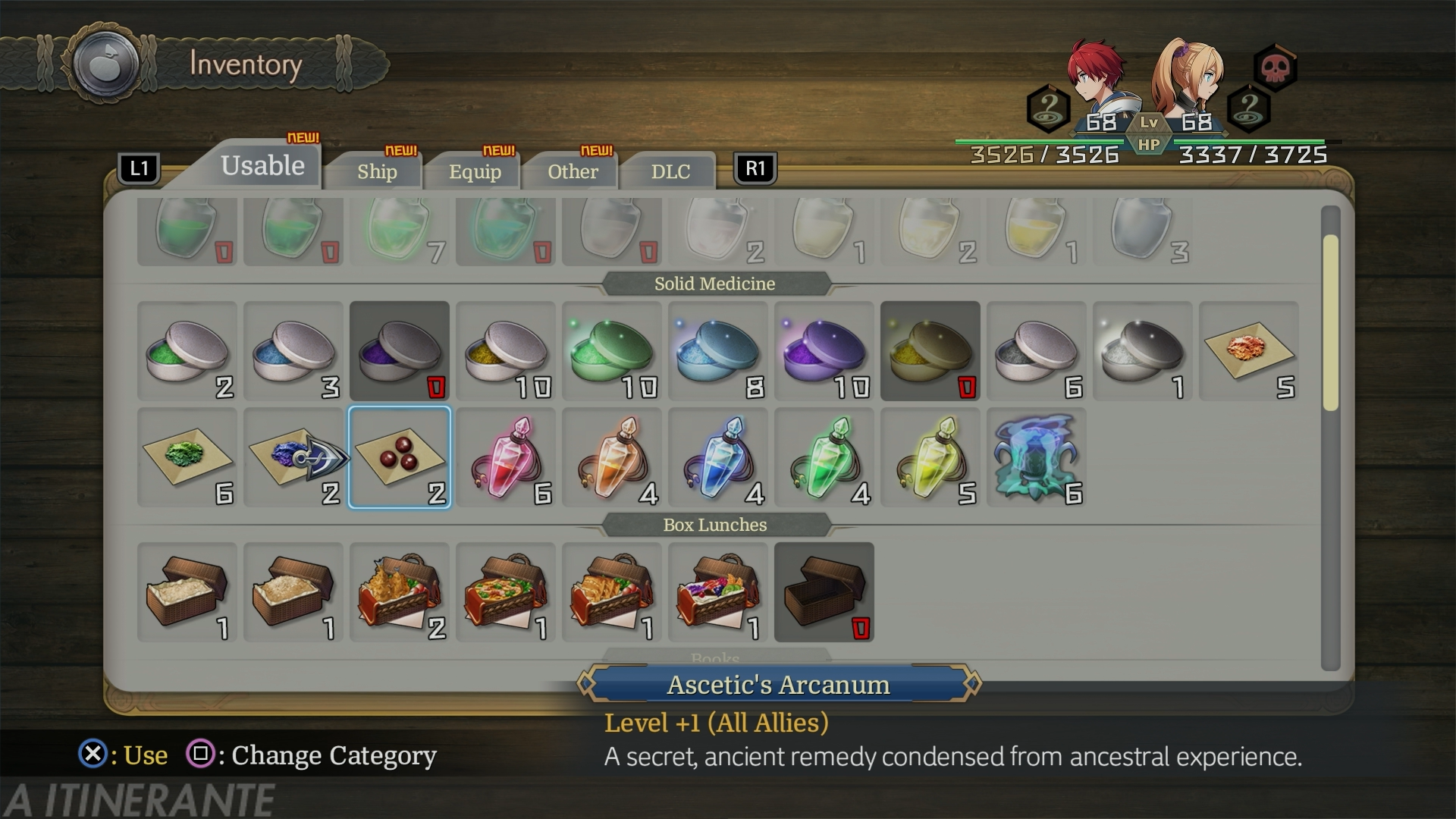The image size is (1456, 819).
Task: Select the sparkling purple tin medicine
Action: [x=824, y=351]
